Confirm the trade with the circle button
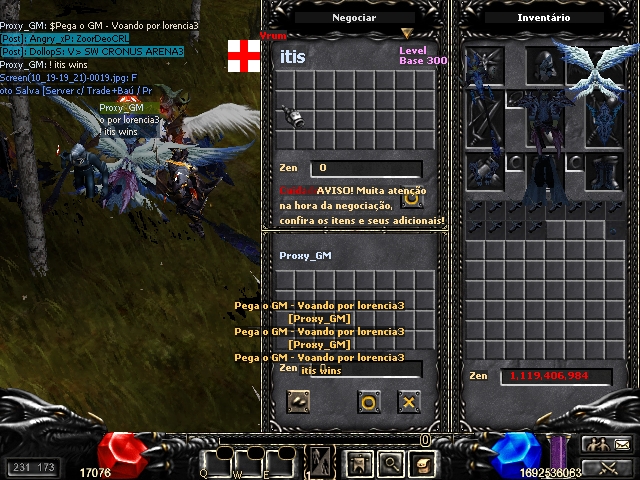 tap(369, 401)
